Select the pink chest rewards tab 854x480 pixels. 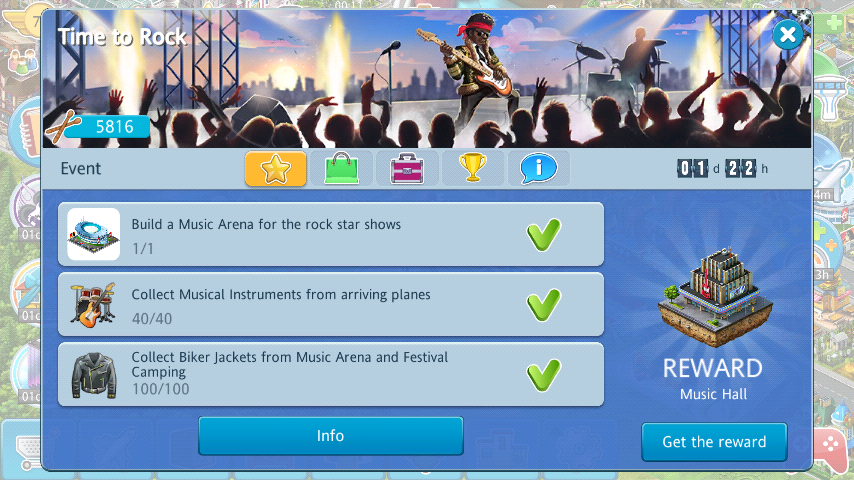pyautogui.click(x=407, y=168)
